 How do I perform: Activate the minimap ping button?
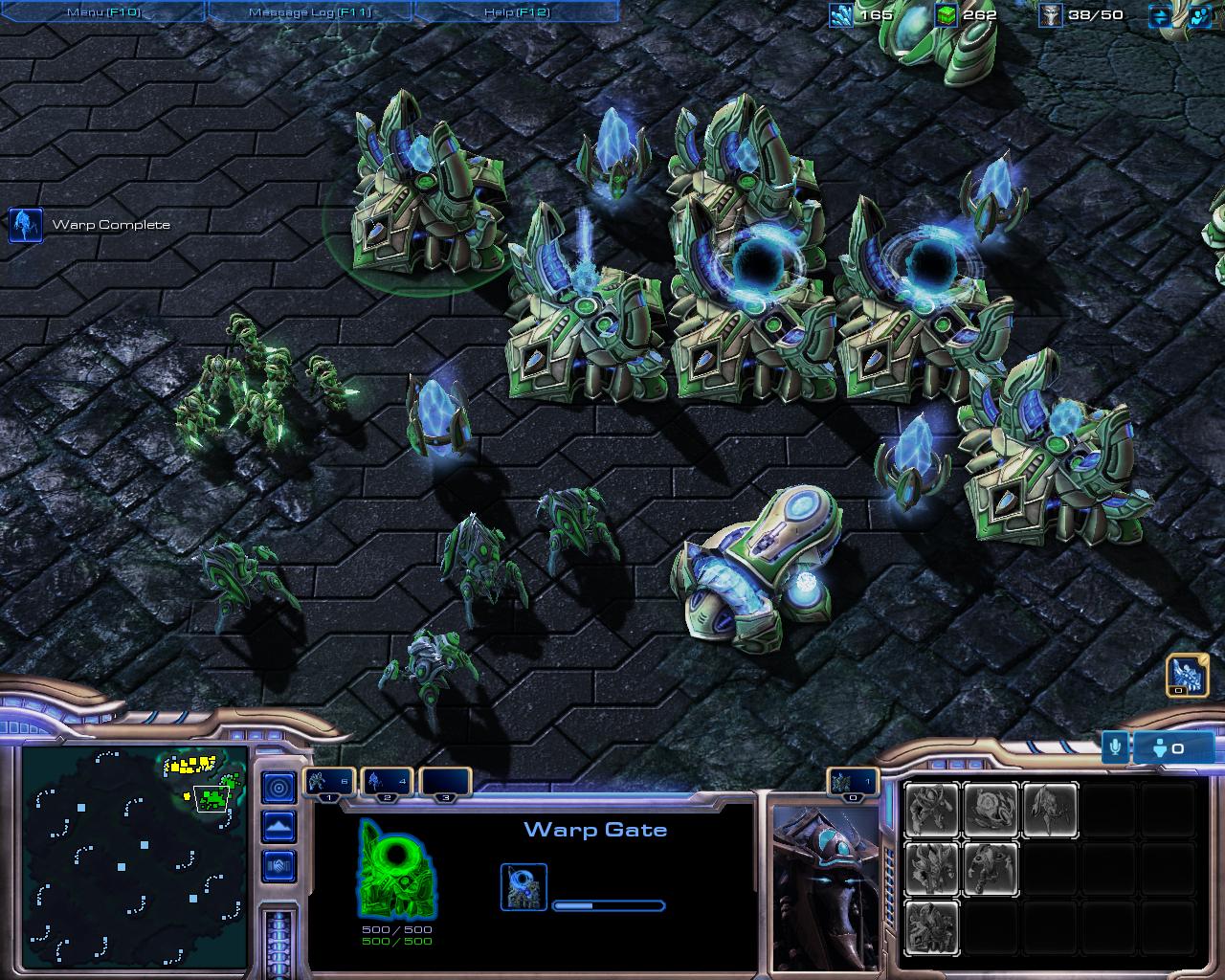pyautogui.click(x=278, y=788)
